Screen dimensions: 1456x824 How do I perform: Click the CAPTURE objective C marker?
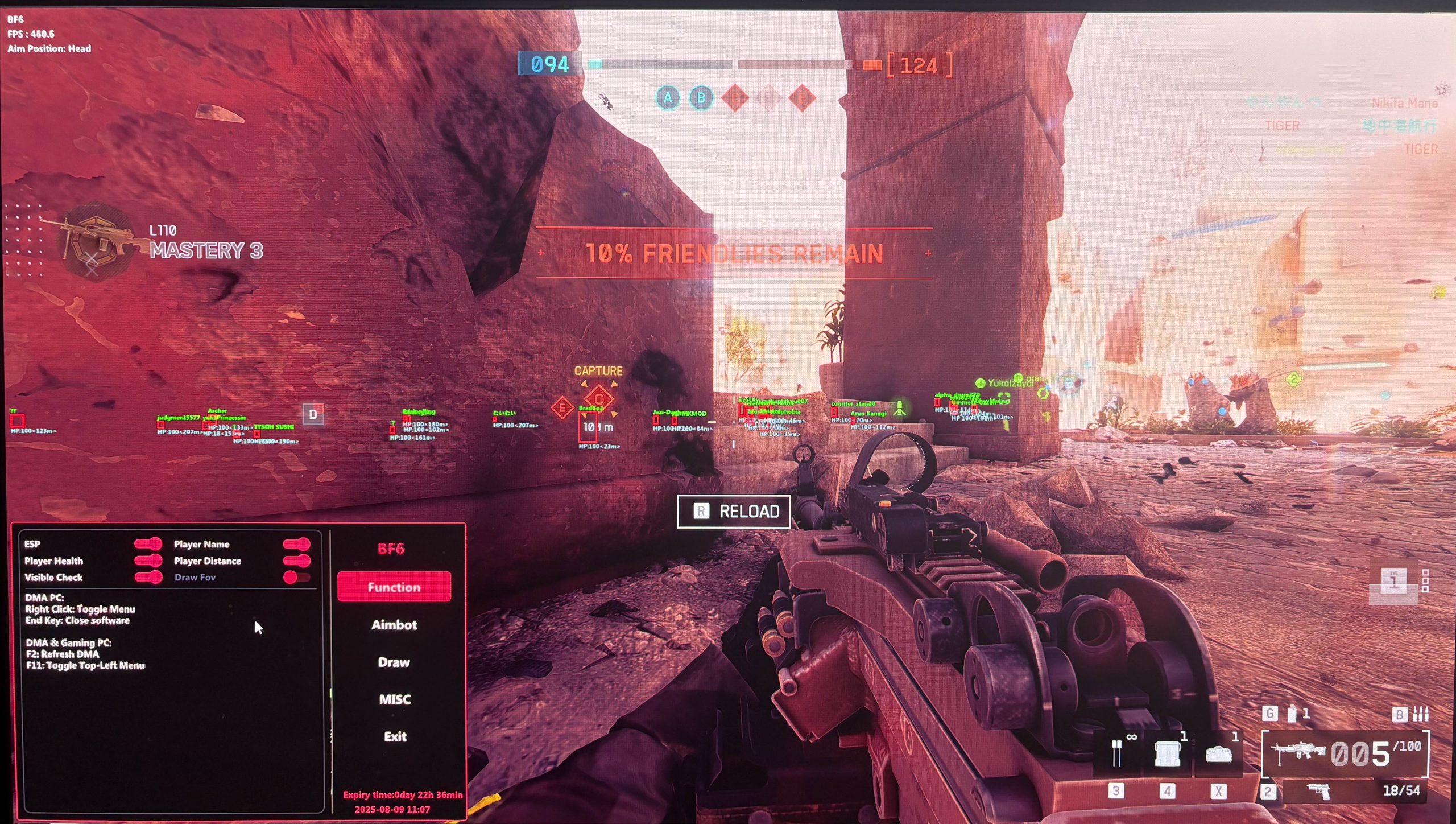[598, 398]
